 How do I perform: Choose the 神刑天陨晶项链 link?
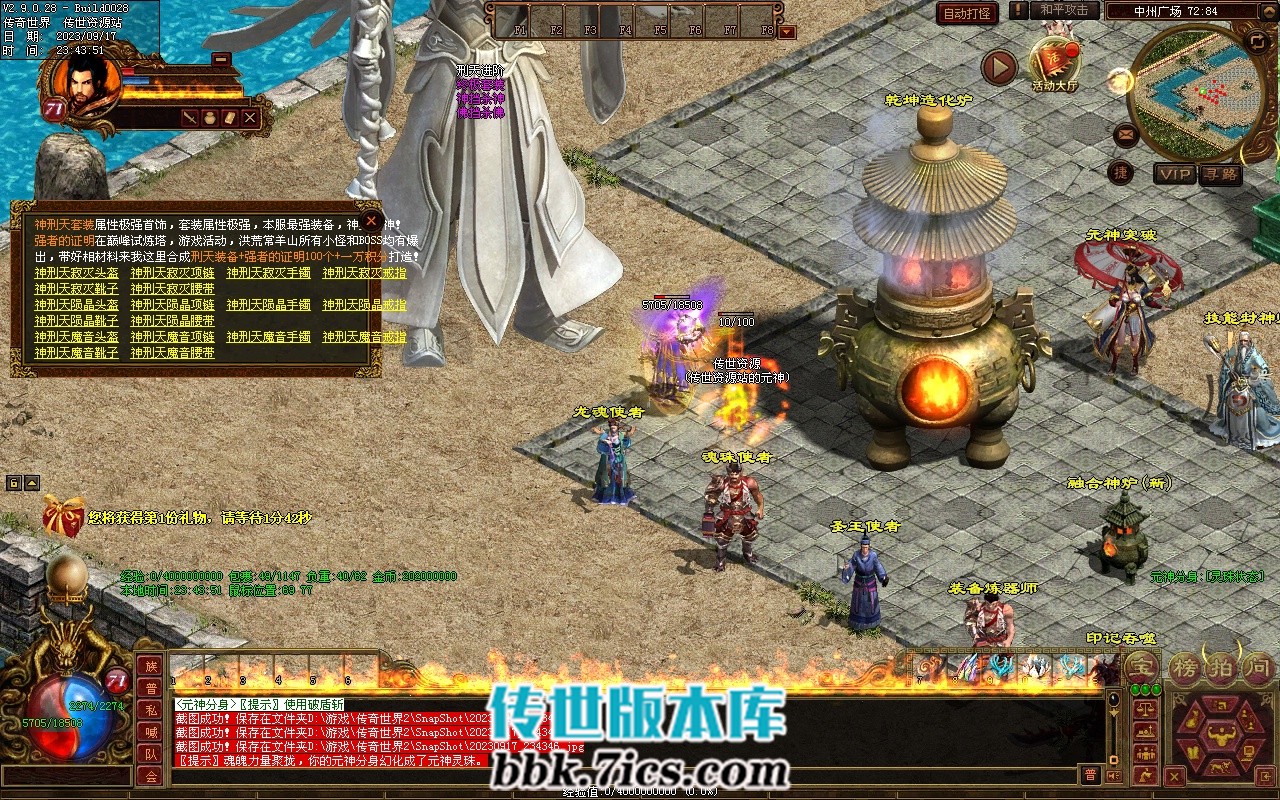(x=172, y=305)
